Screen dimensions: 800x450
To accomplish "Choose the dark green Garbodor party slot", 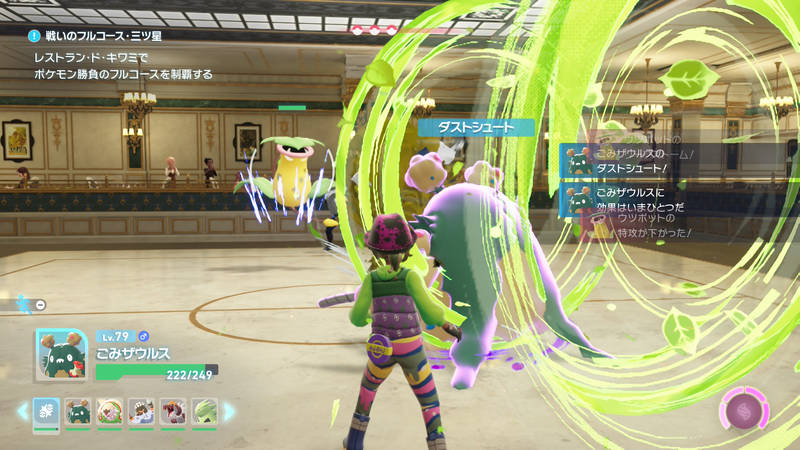I will (x=77, y=410).
